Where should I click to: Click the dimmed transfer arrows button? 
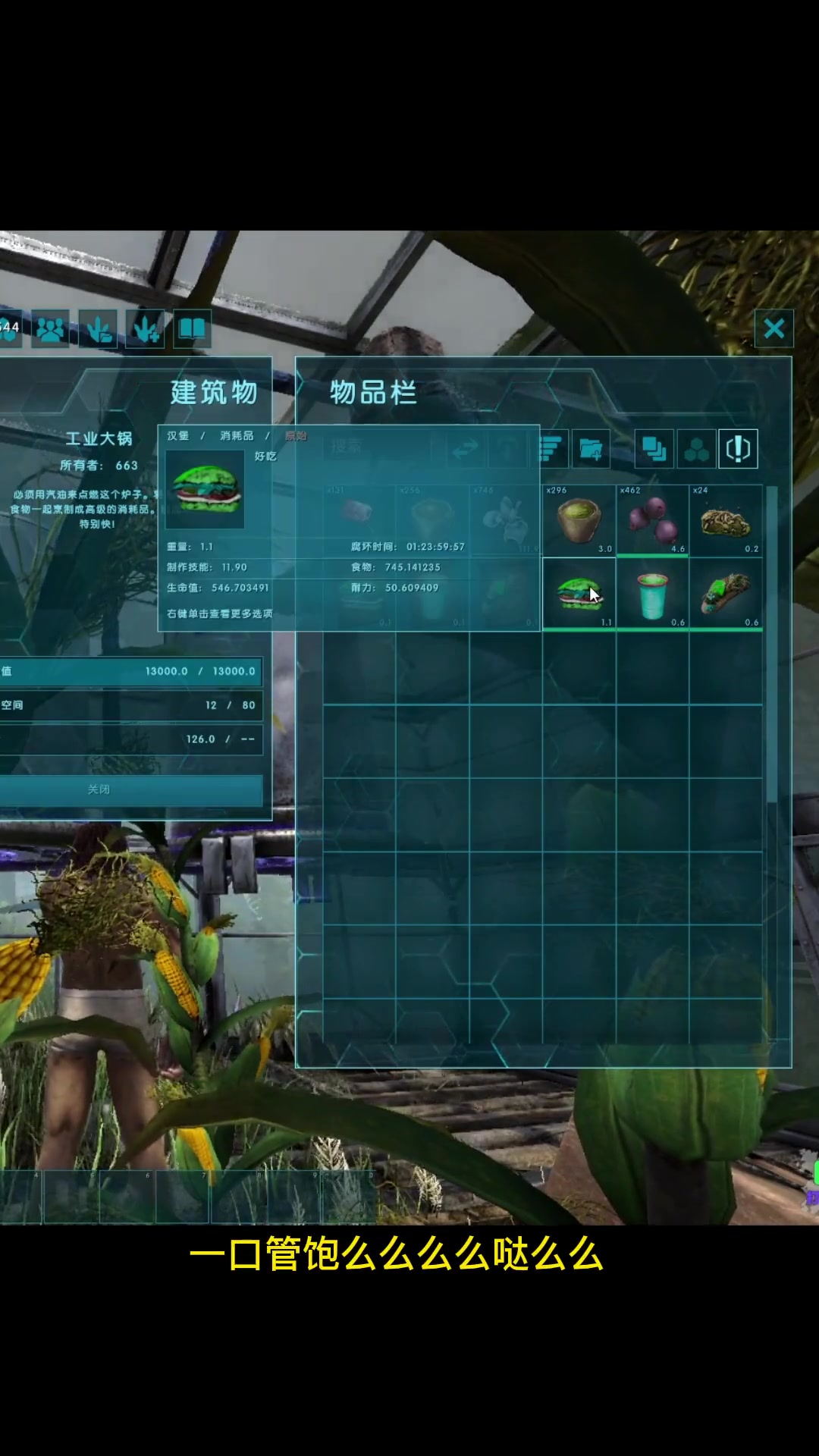point(465,449)
